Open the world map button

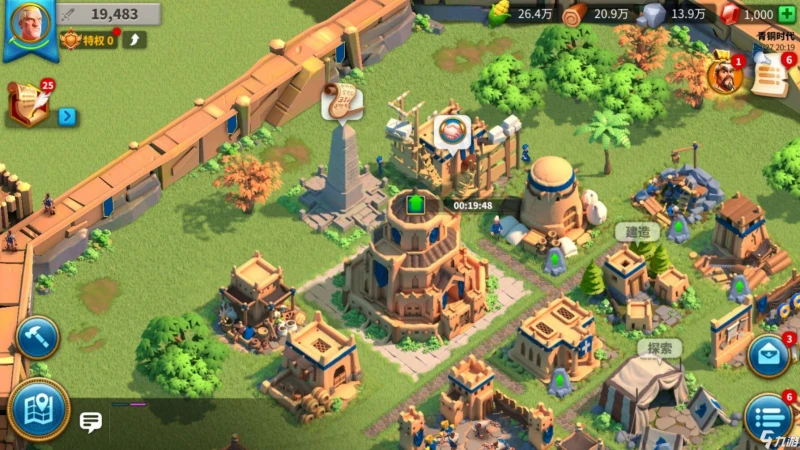click(x=37, y=409)
